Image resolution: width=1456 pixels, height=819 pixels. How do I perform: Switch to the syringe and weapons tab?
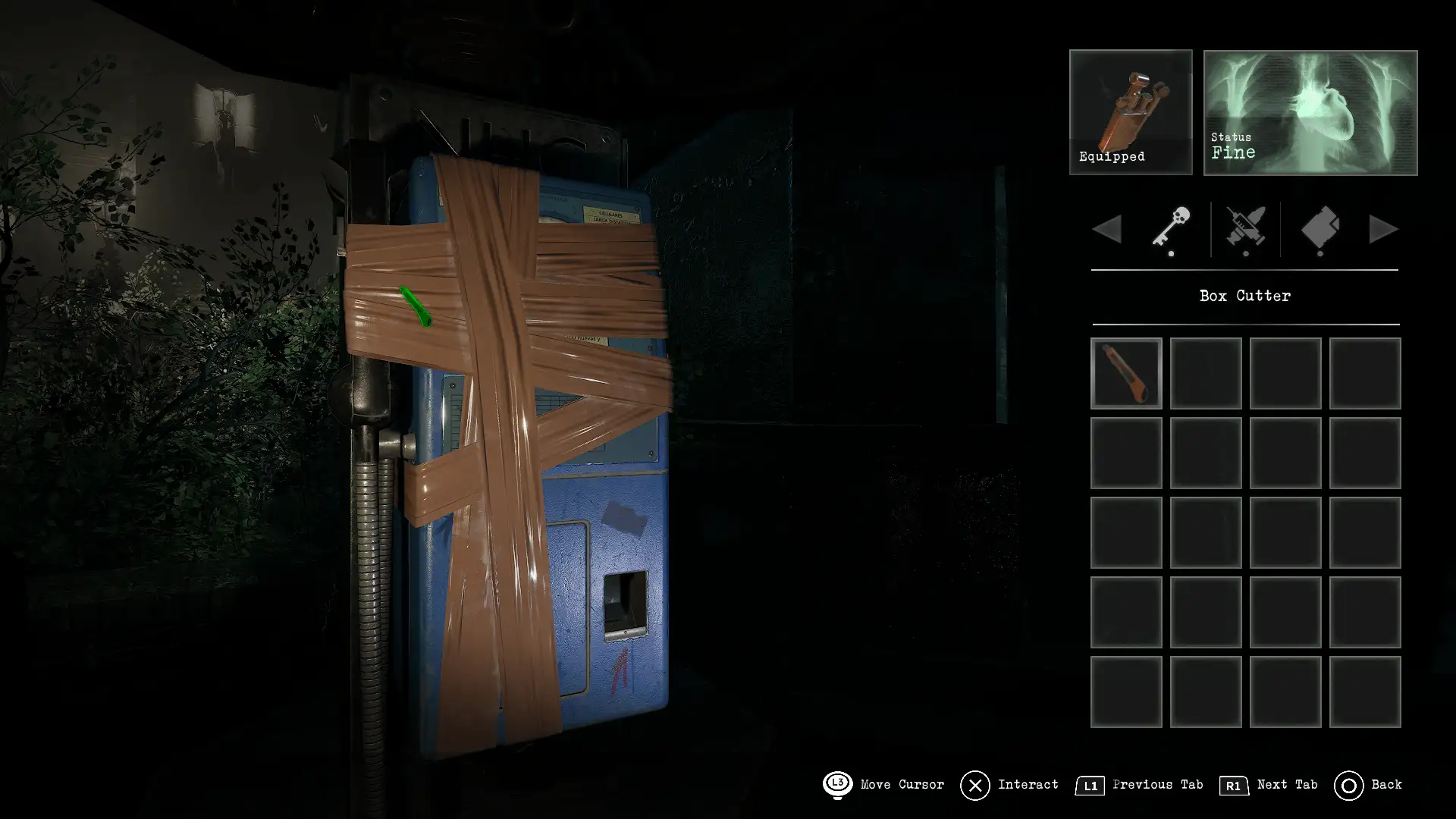click(x=1245, y=228)
